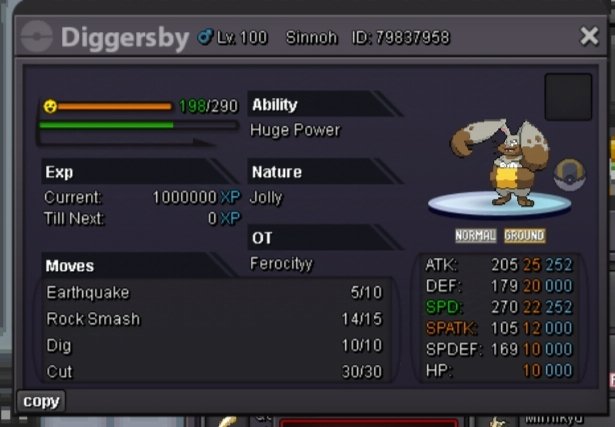Screen dimensions: 615x427
Task: Click the Huge Power ability text
Action: (x=295, y=130)
